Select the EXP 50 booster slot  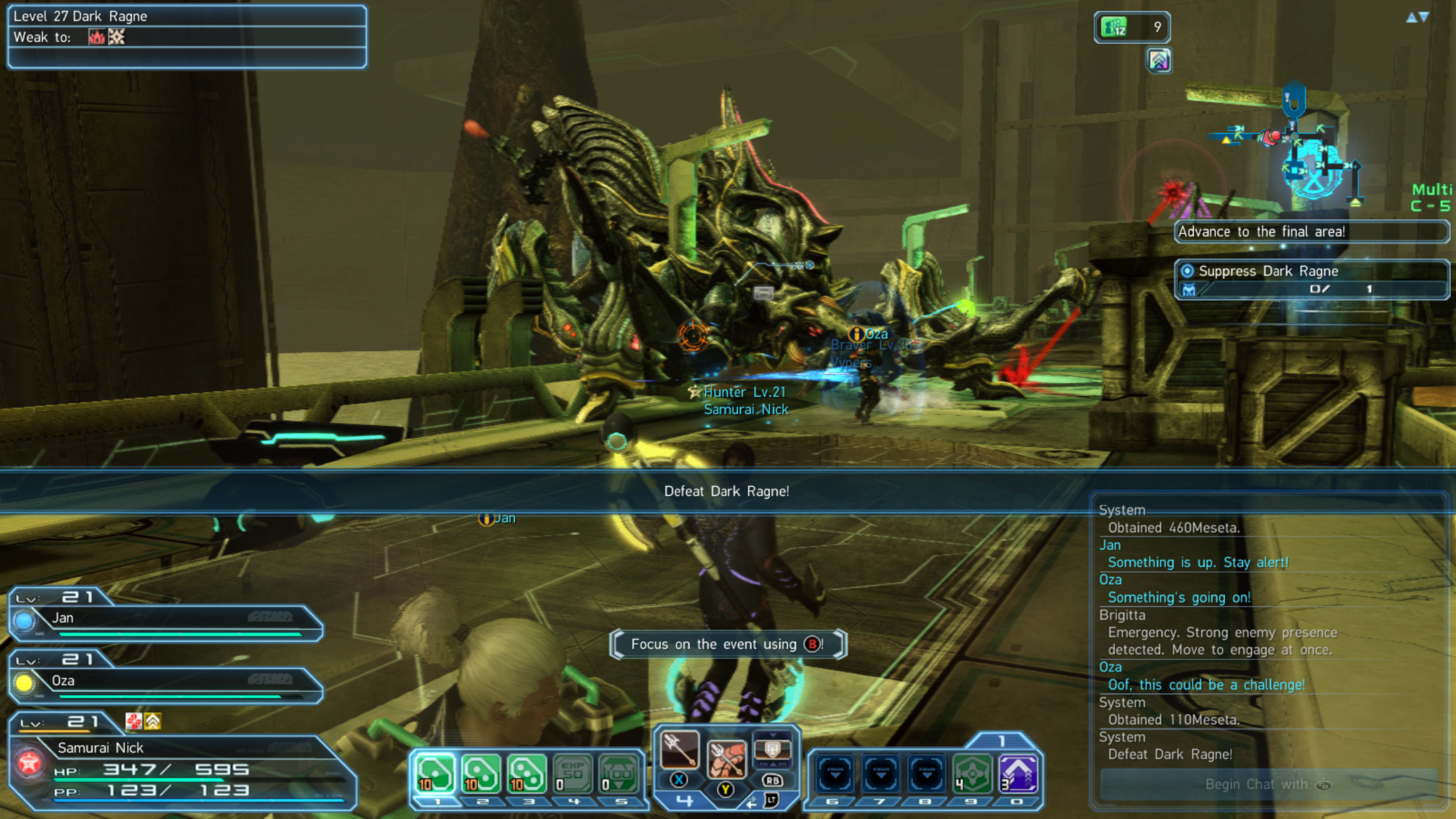[573, 773]
